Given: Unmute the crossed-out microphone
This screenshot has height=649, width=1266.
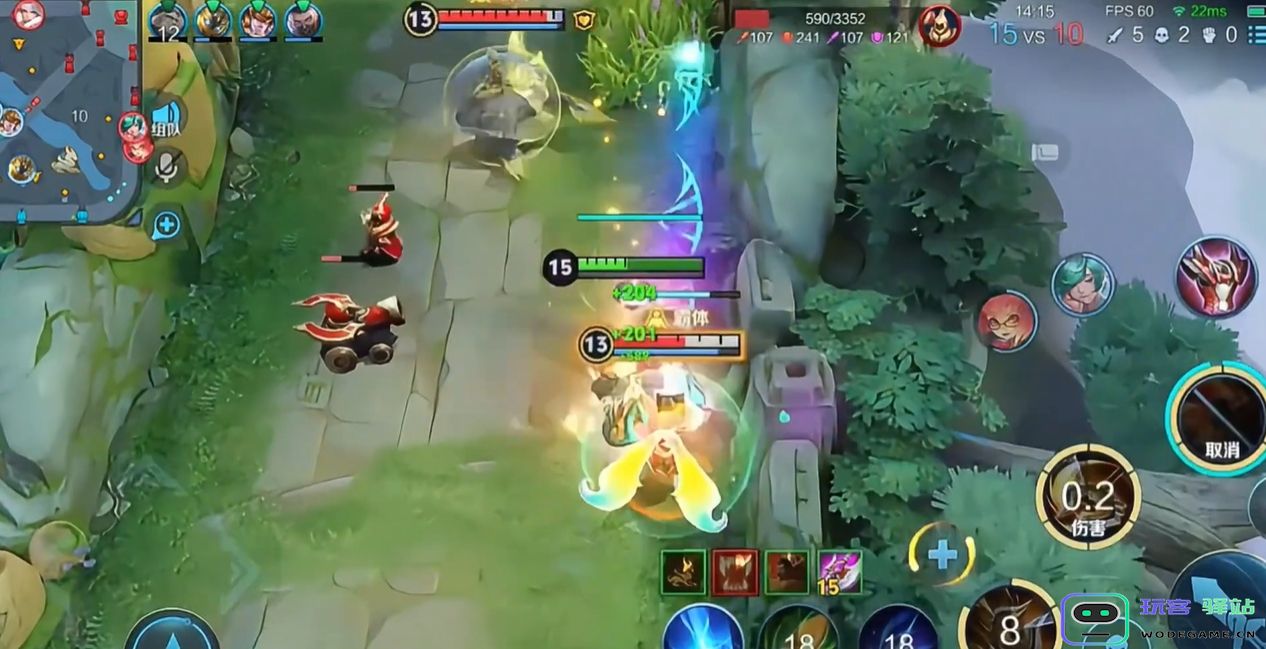Looking at the screenshot, I should [x=166, y=166].
